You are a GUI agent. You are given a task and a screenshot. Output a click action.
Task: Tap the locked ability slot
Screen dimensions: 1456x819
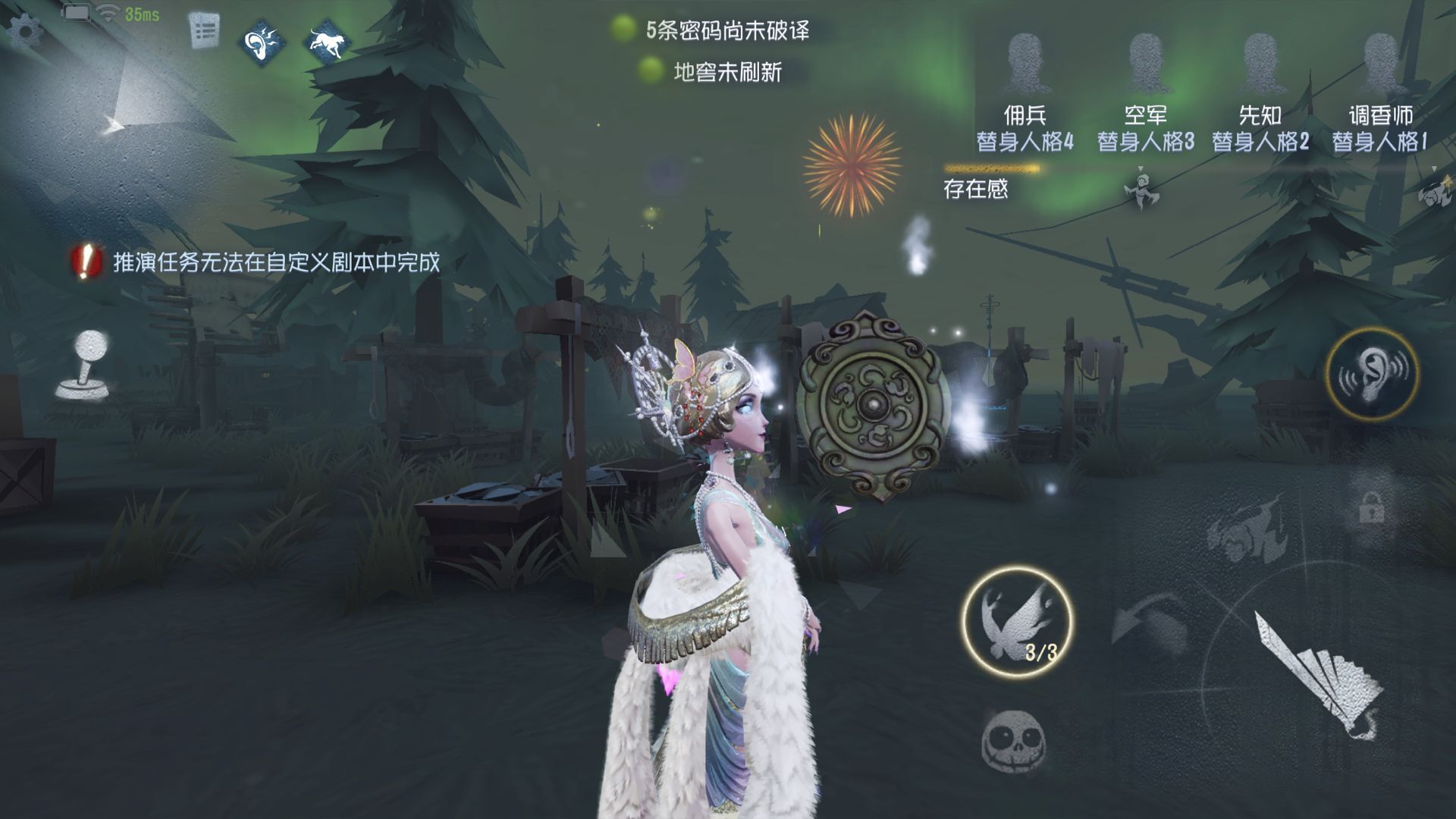[1371, 508]
